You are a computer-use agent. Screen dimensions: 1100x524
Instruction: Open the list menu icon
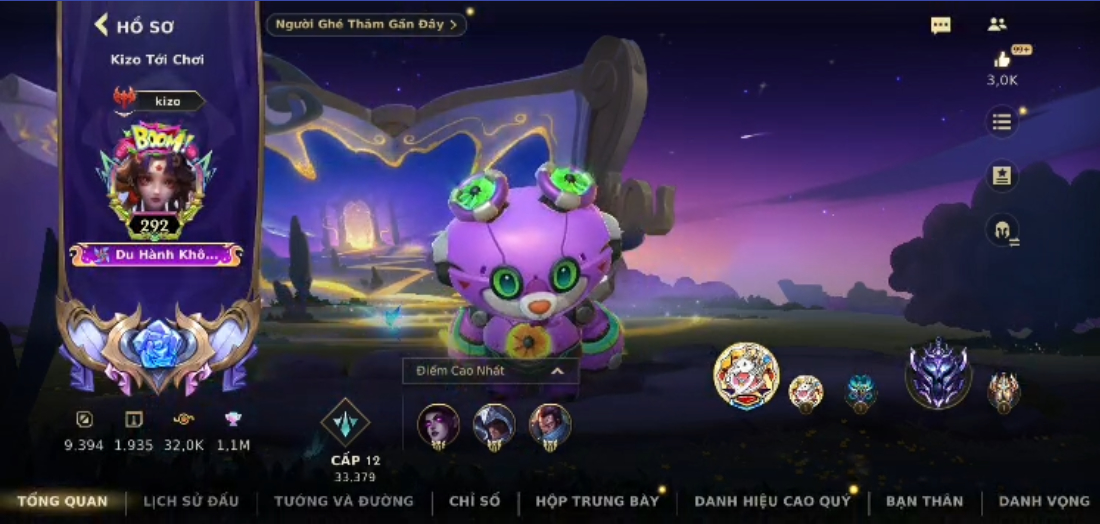[1002, 122]
